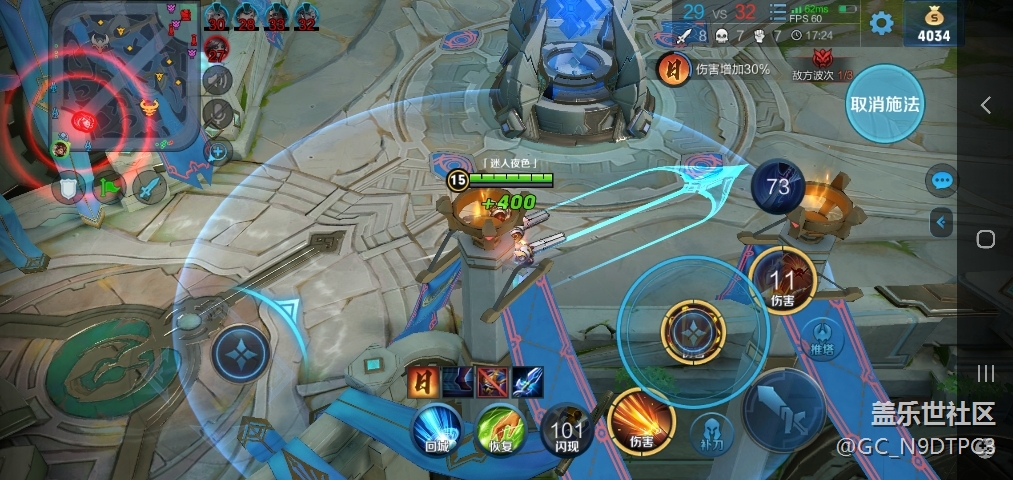Select the 推塔 push-tower button
Screen dimensions: 1013x480
click(821, 337)
